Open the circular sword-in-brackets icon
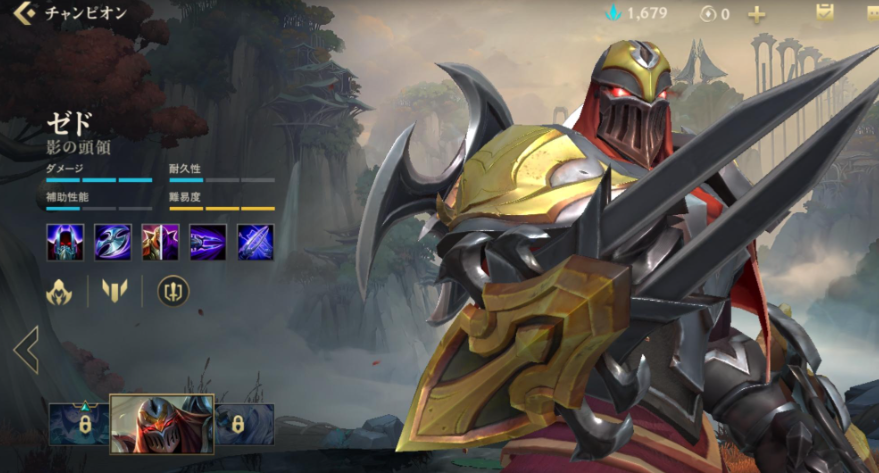 173,291
